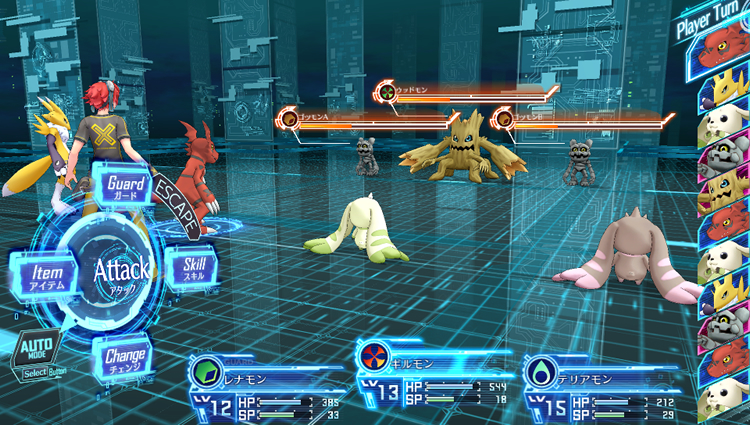
Task: Target the Gotsumon A enemy name tag
Action: coord(314,118)
